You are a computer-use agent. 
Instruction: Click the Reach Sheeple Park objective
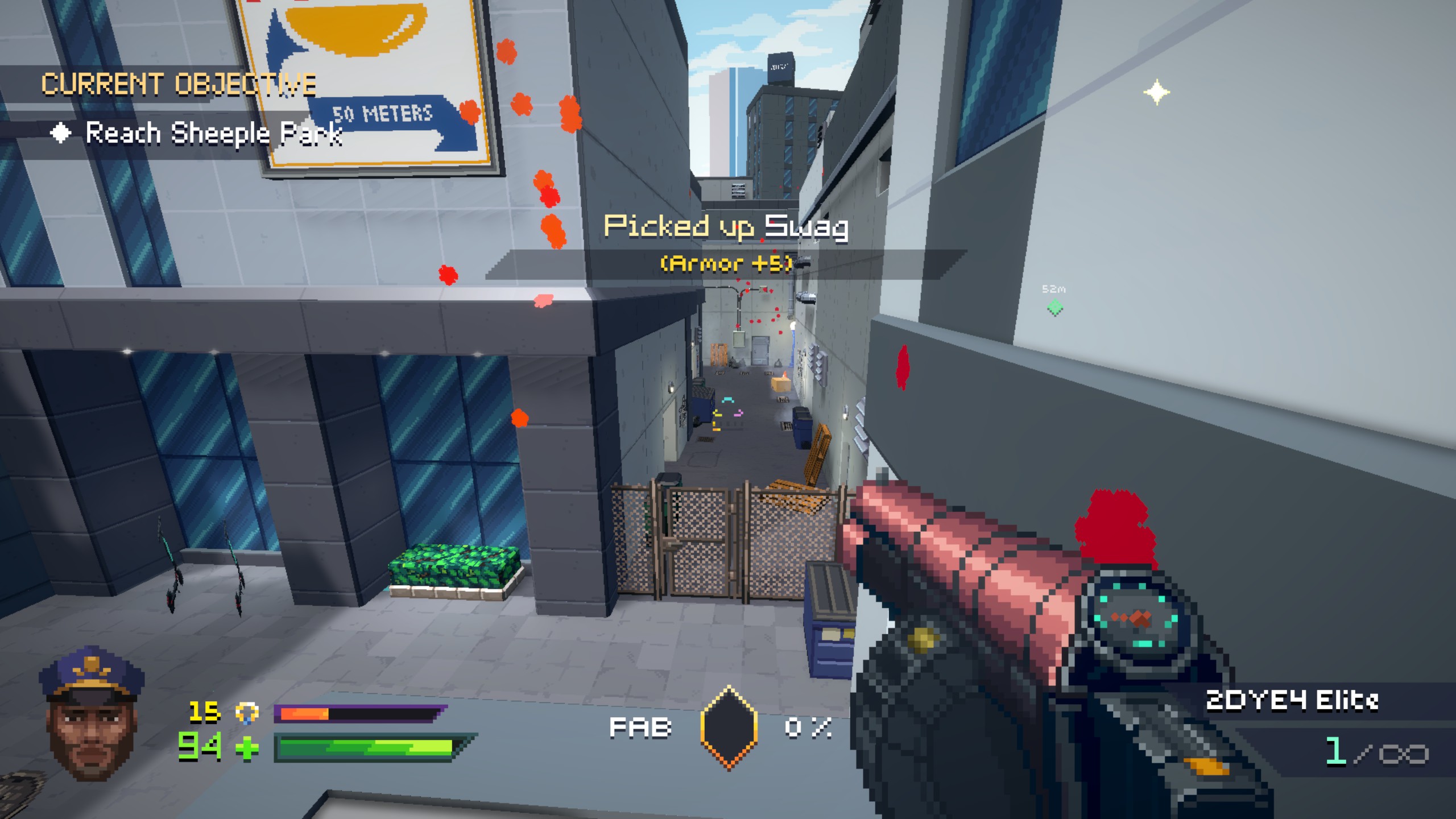[x=213, y=134]
